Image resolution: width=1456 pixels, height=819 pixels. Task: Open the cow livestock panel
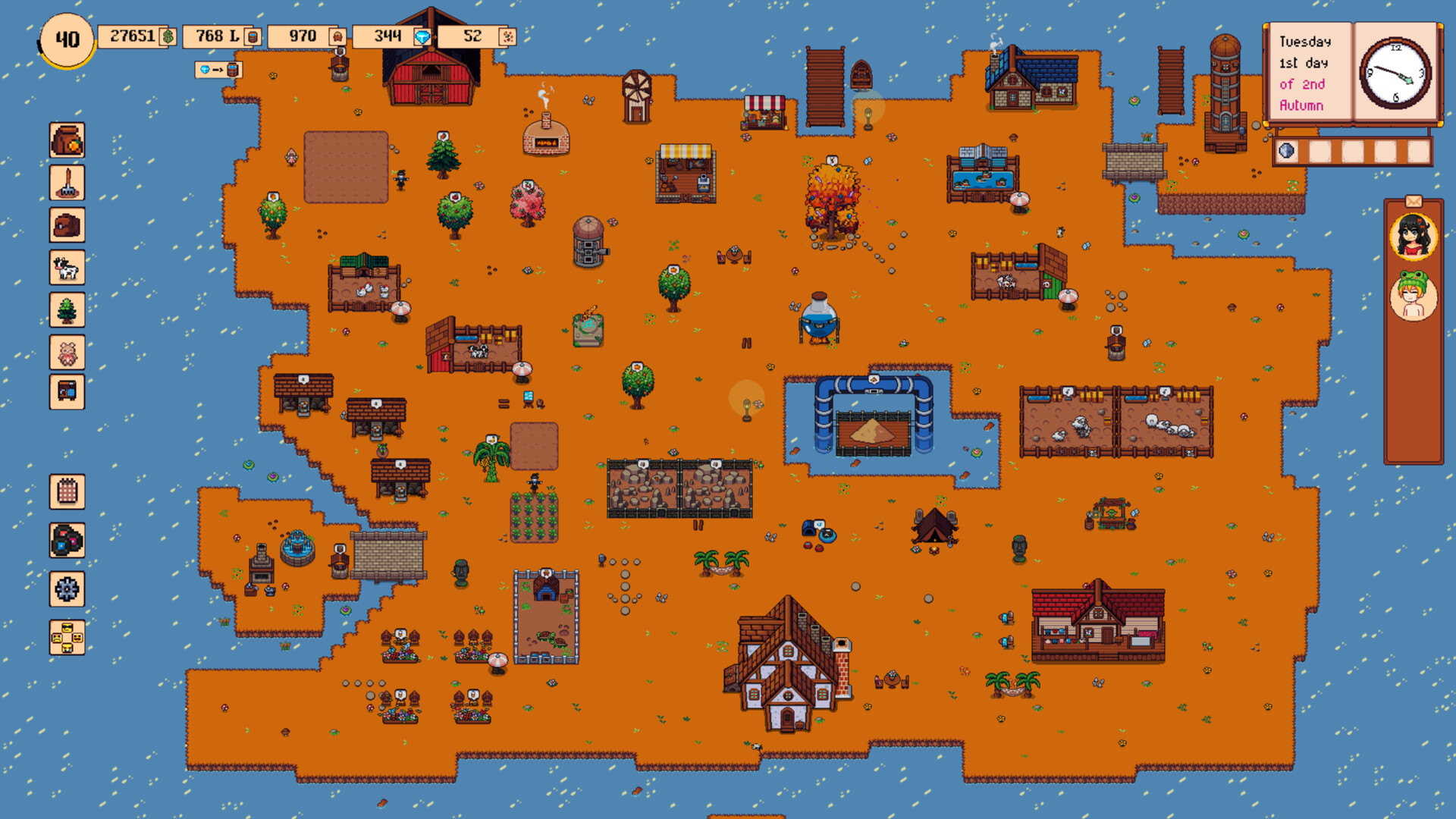[x=67, y=268]
